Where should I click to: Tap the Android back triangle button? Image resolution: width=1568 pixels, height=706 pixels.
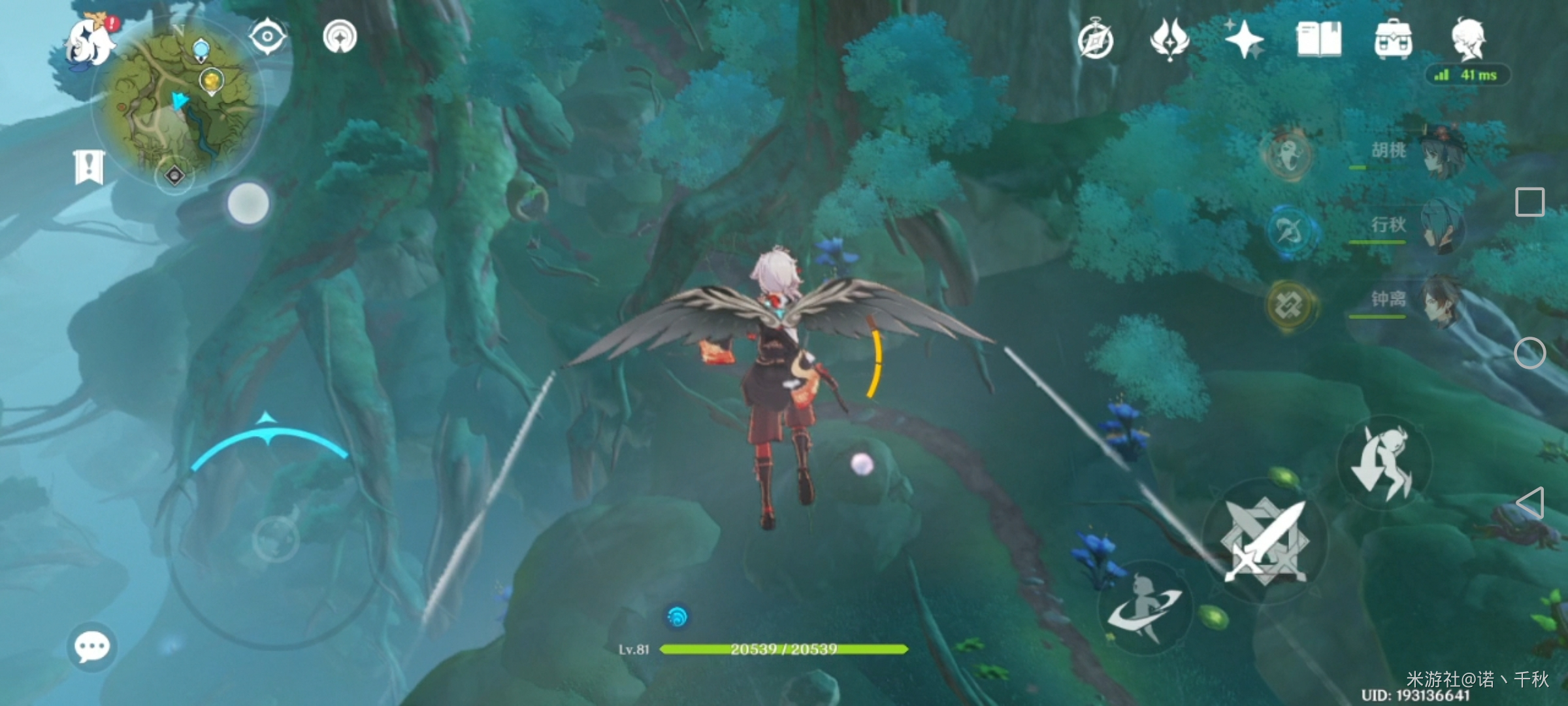pos(1530,503)
